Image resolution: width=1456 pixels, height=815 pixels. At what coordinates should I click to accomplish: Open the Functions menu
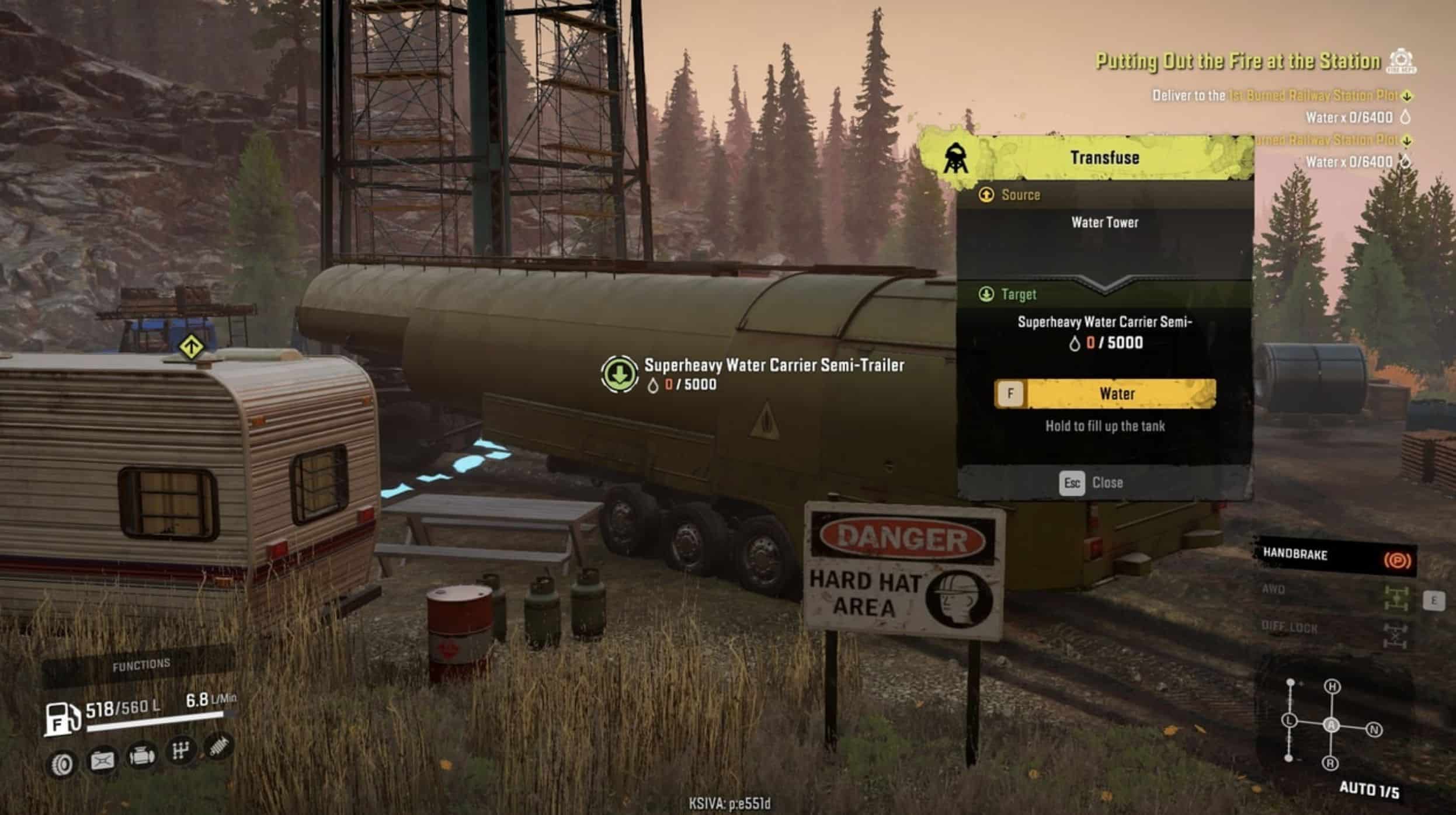click(x=141, y=664)
